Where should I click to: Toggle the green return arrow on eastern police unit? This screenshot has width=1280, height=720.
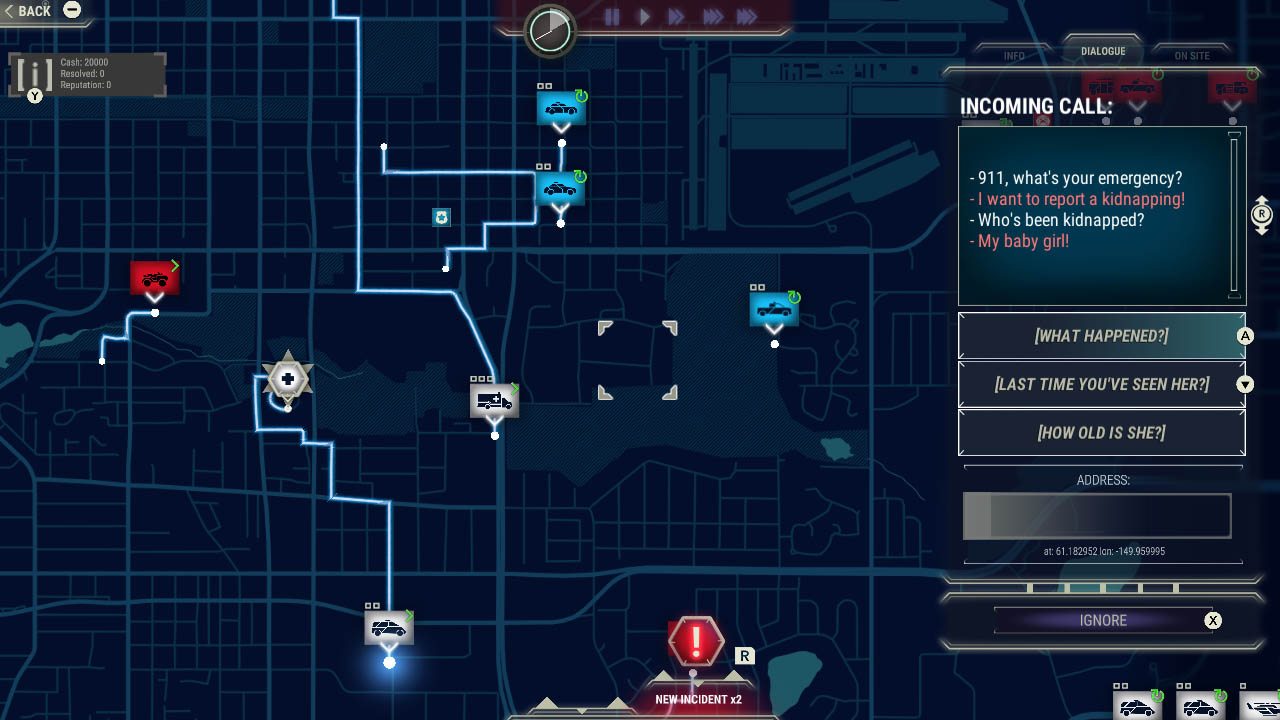(x=795, y=295)
